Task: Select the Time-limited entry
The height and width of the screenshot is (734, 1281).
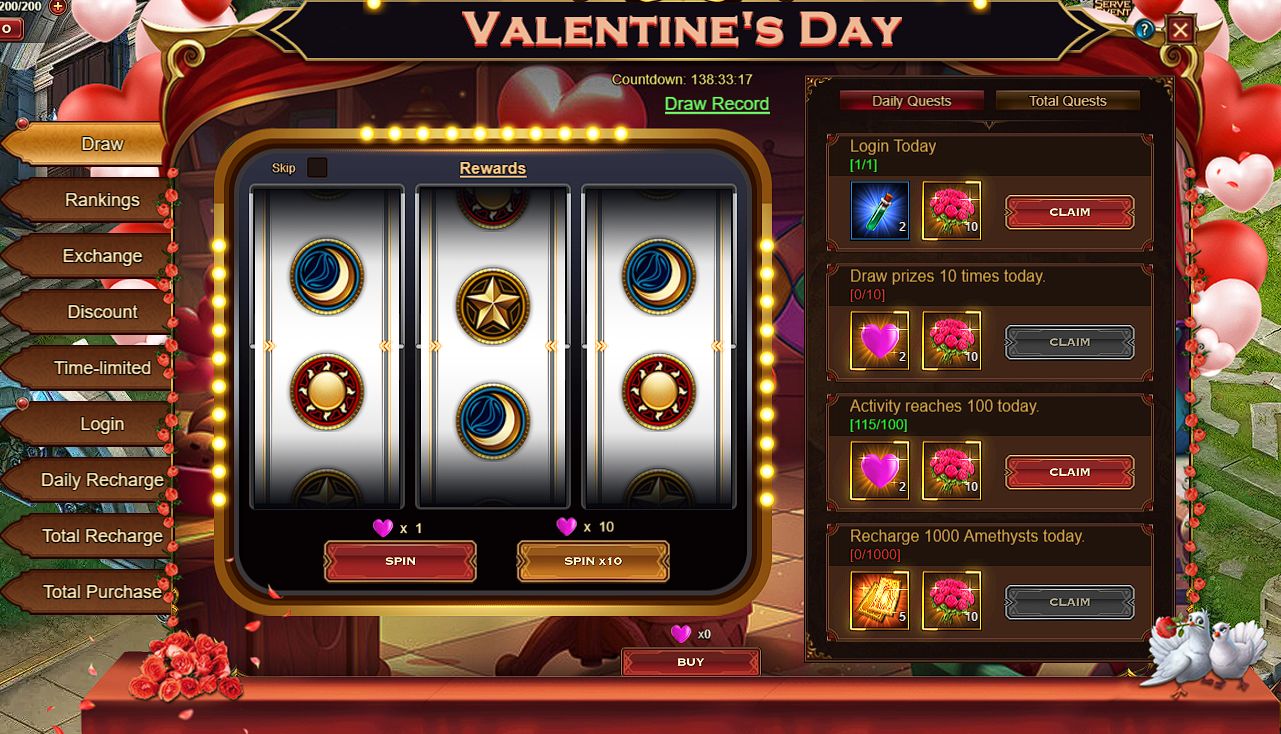Action: coord(102,368)
